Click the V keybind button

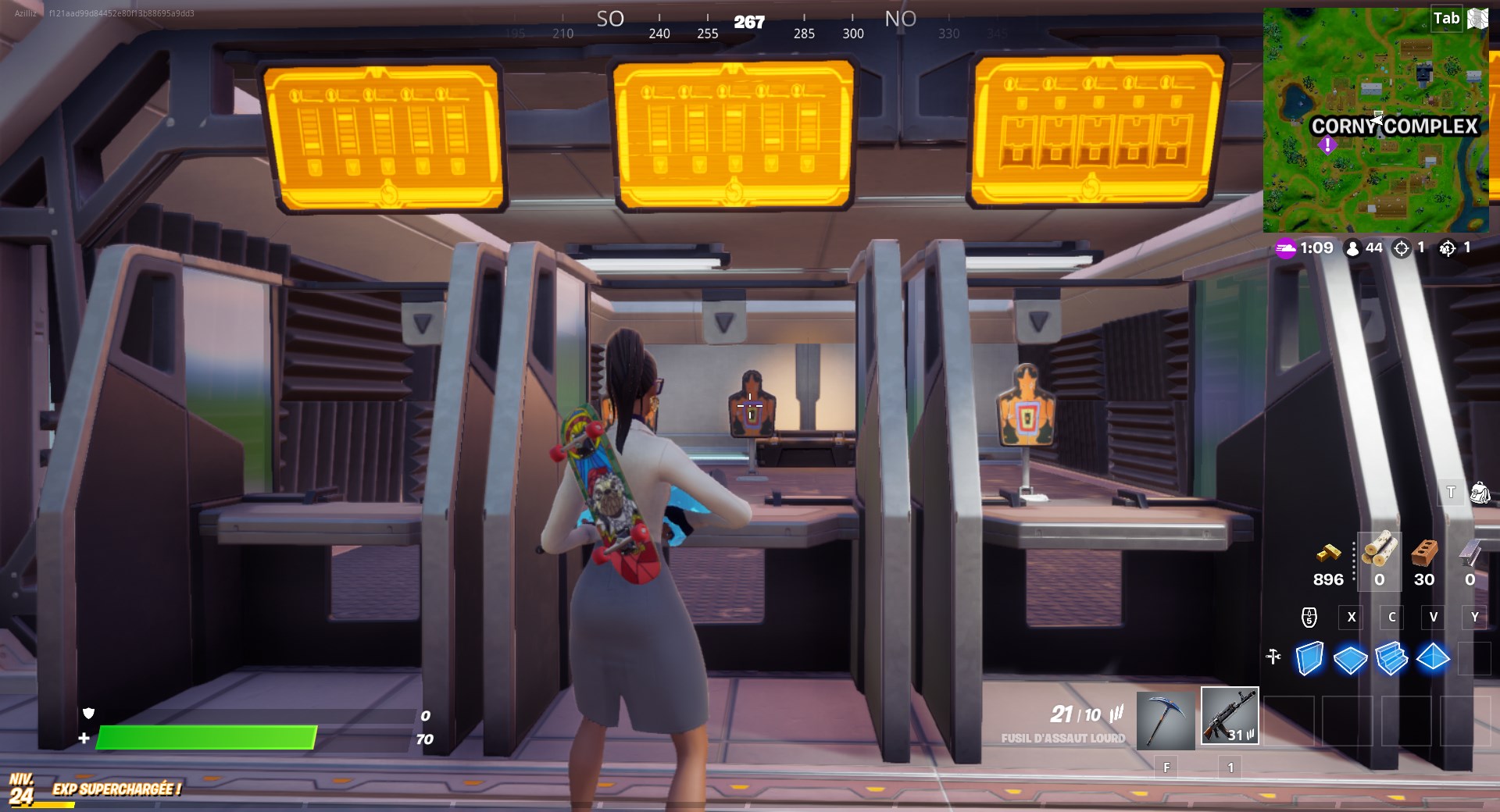click(1434, 617)
